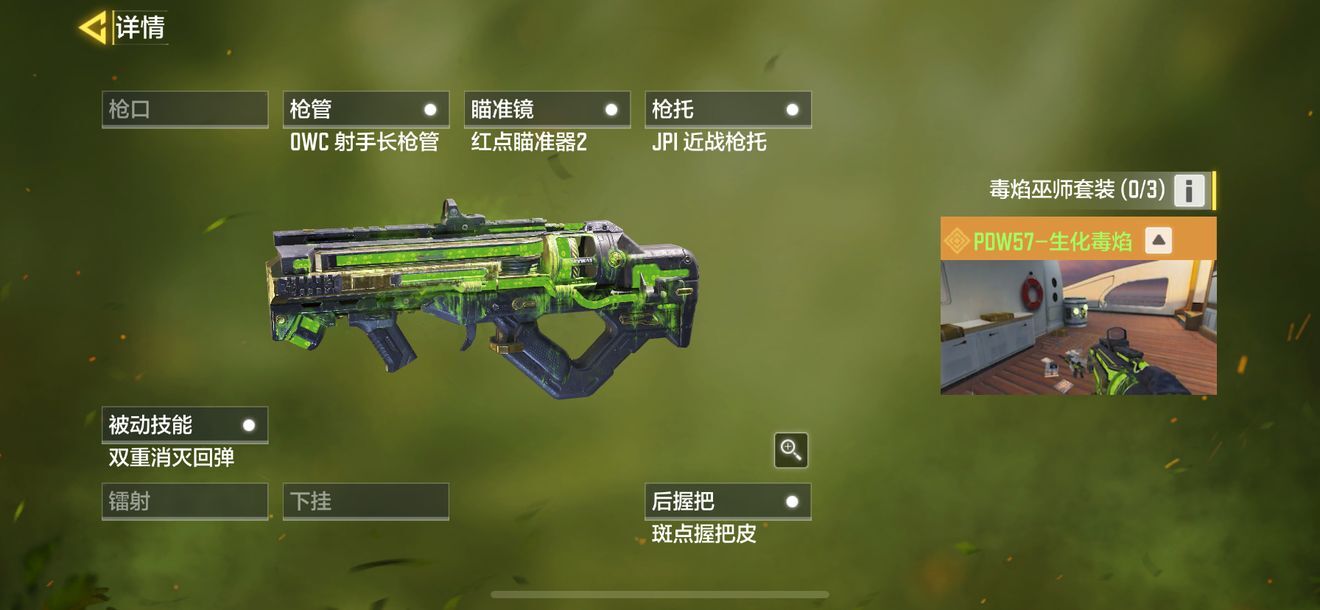Select the empty 枪口 attachment slot
Screen dimensions: 1320x610
(x=185, y=109)
